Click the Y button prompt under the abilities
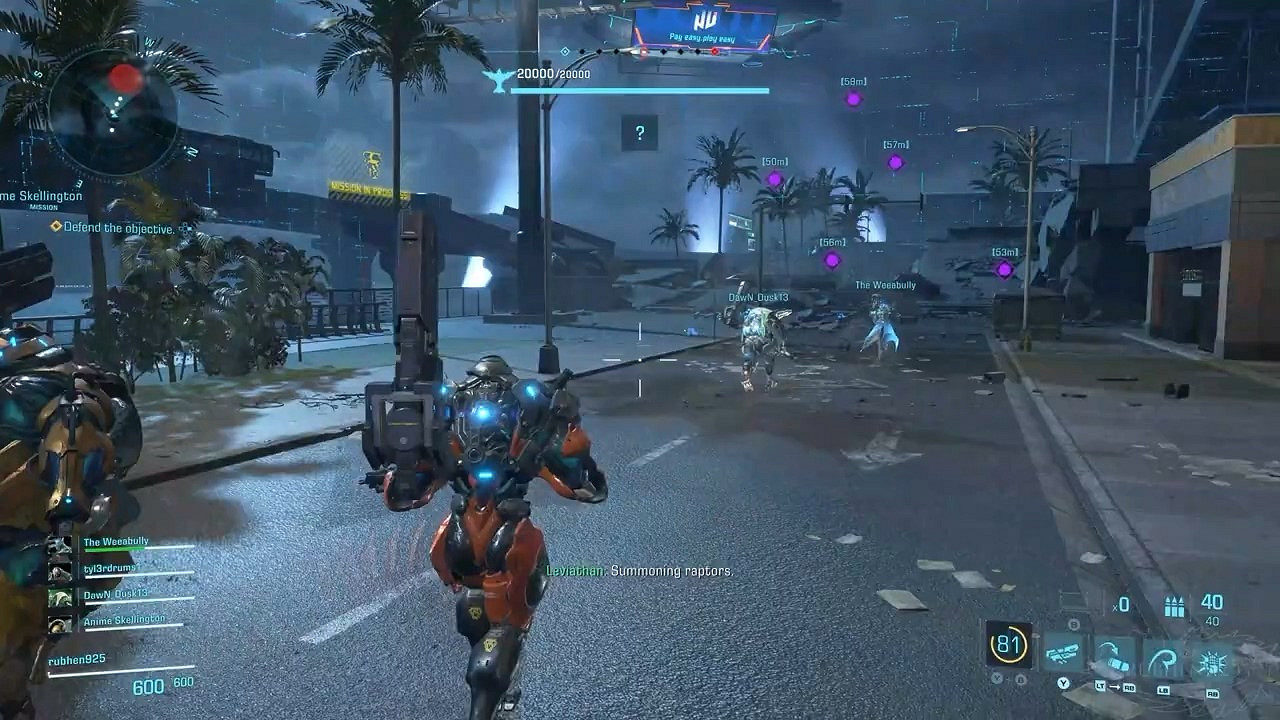The width and height of the screenshot is (1280, 720). click(x=1063, y=685)
